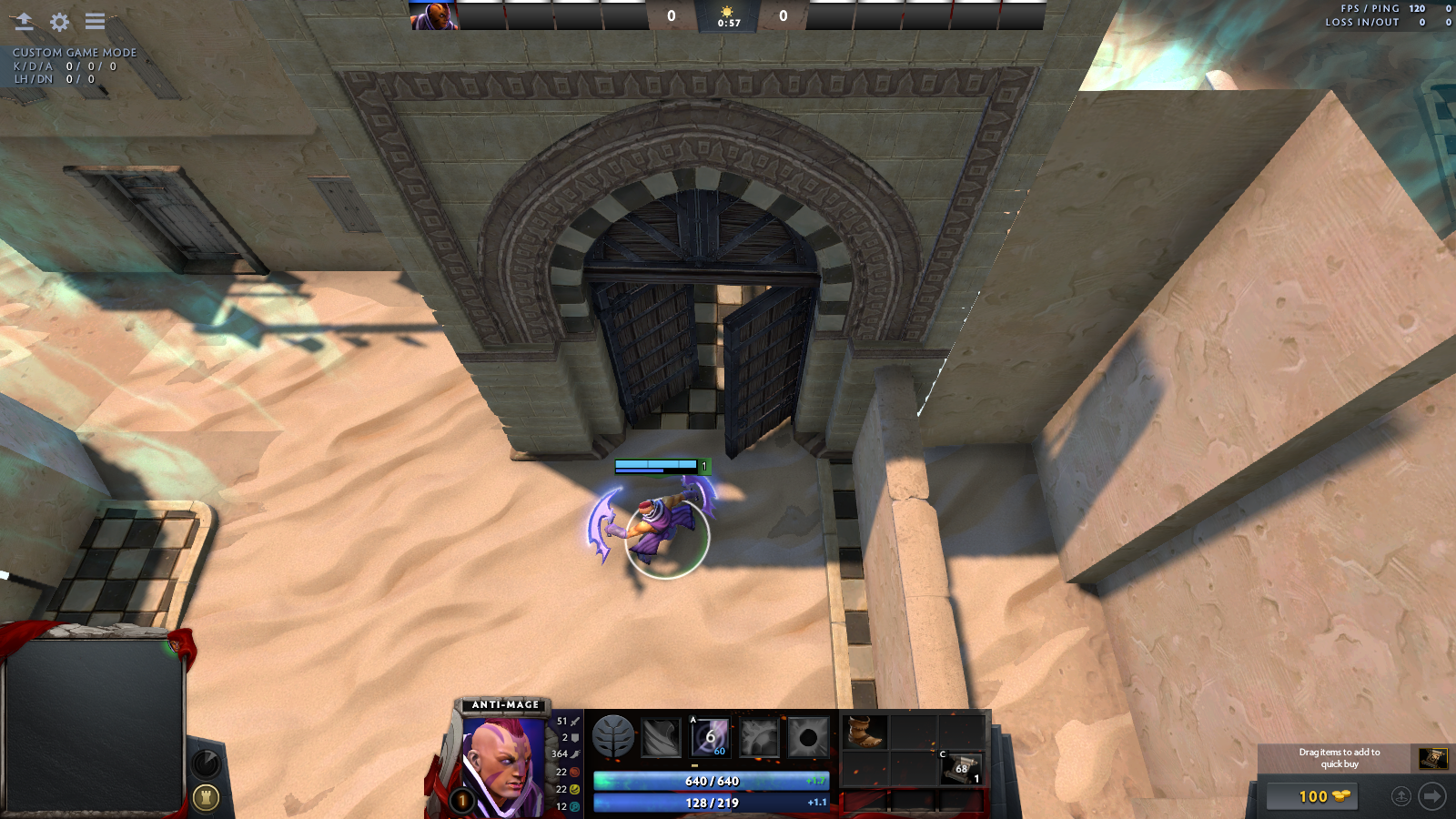Click the dashboard arrow icon at top-left
The width and height of the screenshot is (1456, 819).
24,21
